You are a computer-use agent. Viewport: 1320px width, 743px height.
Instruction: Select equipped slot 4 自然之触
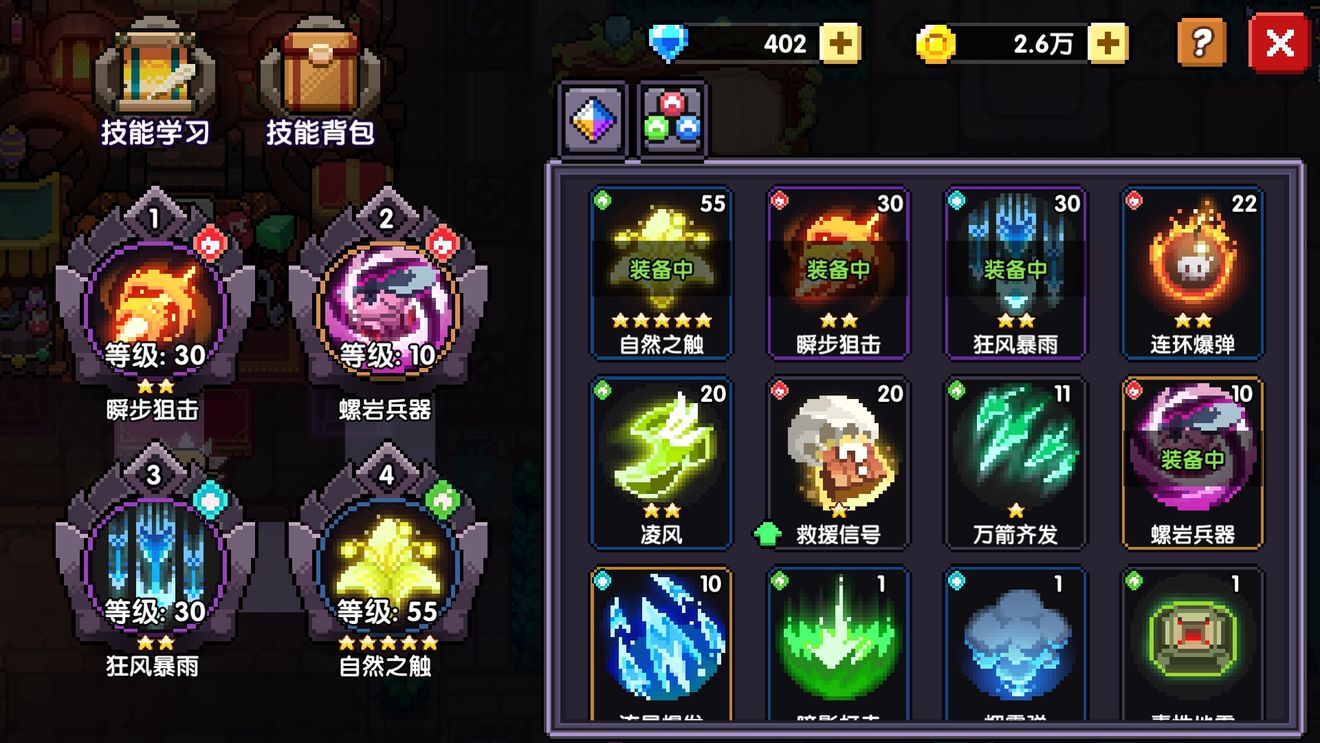(x=387, y=560)
